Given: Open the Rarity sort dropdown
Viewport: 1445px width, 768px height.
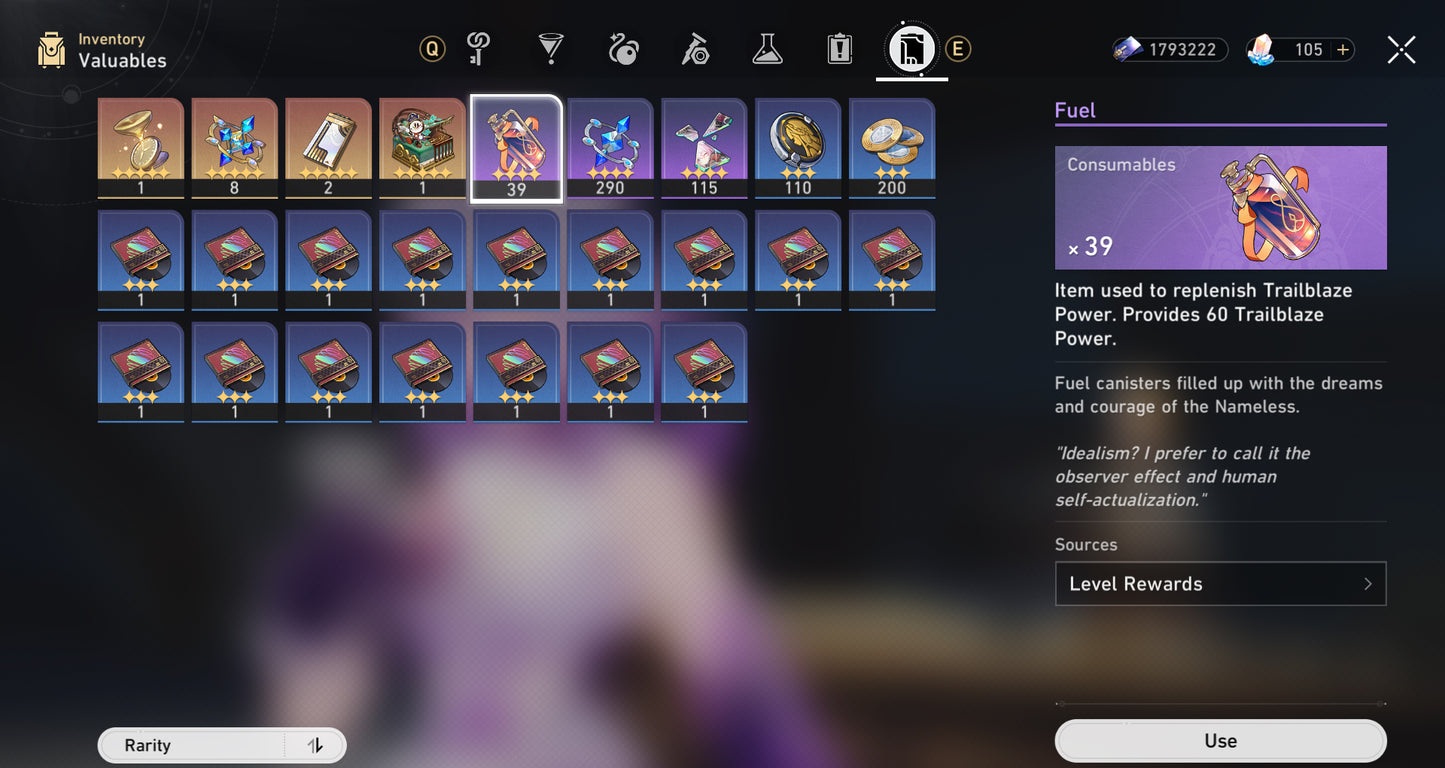Looking at the screenshot, I should point(190,746).
